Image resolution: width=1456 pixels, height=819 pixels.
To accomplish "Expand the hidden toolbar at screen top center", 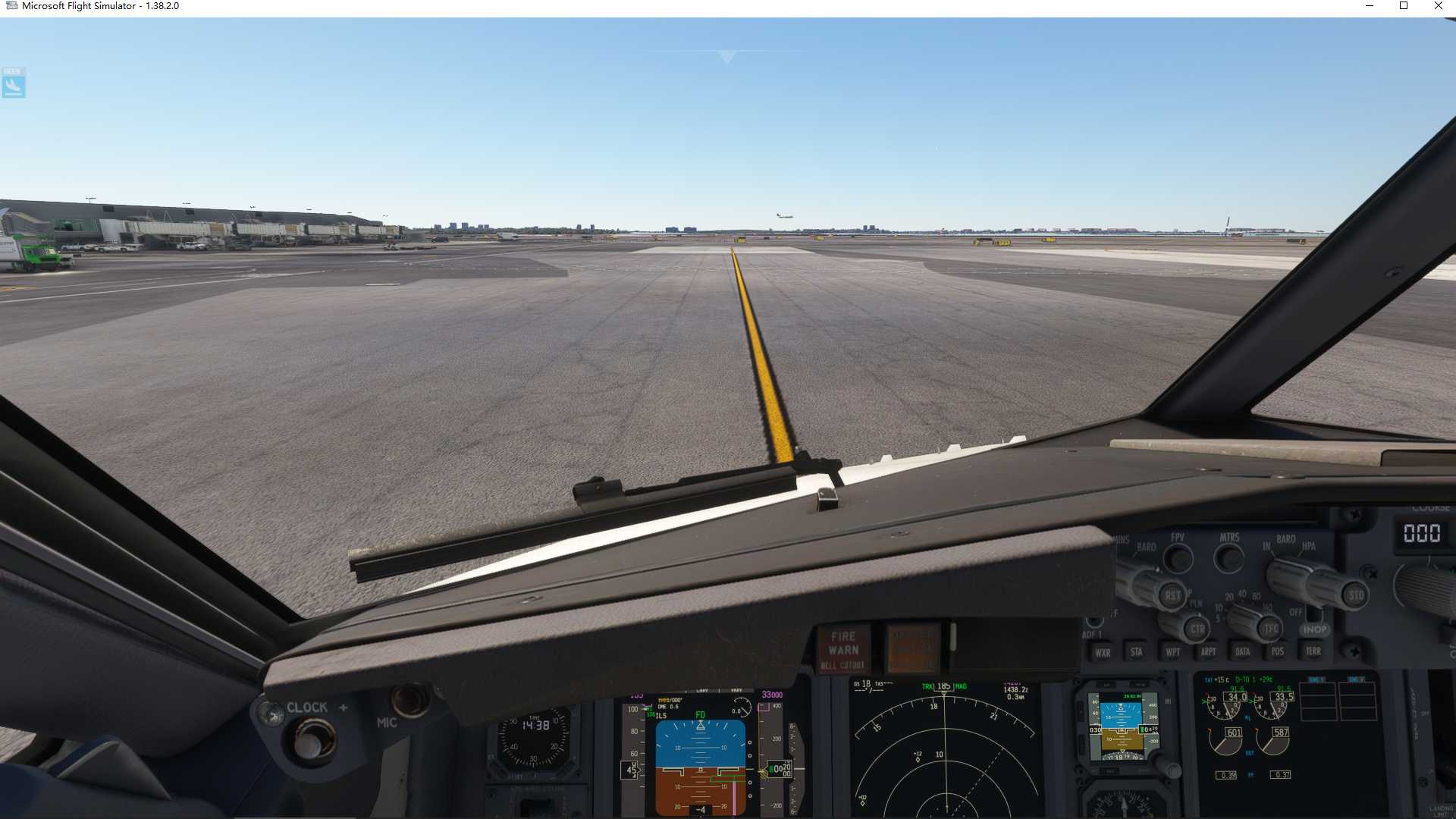I will click(x=726, y=55).
